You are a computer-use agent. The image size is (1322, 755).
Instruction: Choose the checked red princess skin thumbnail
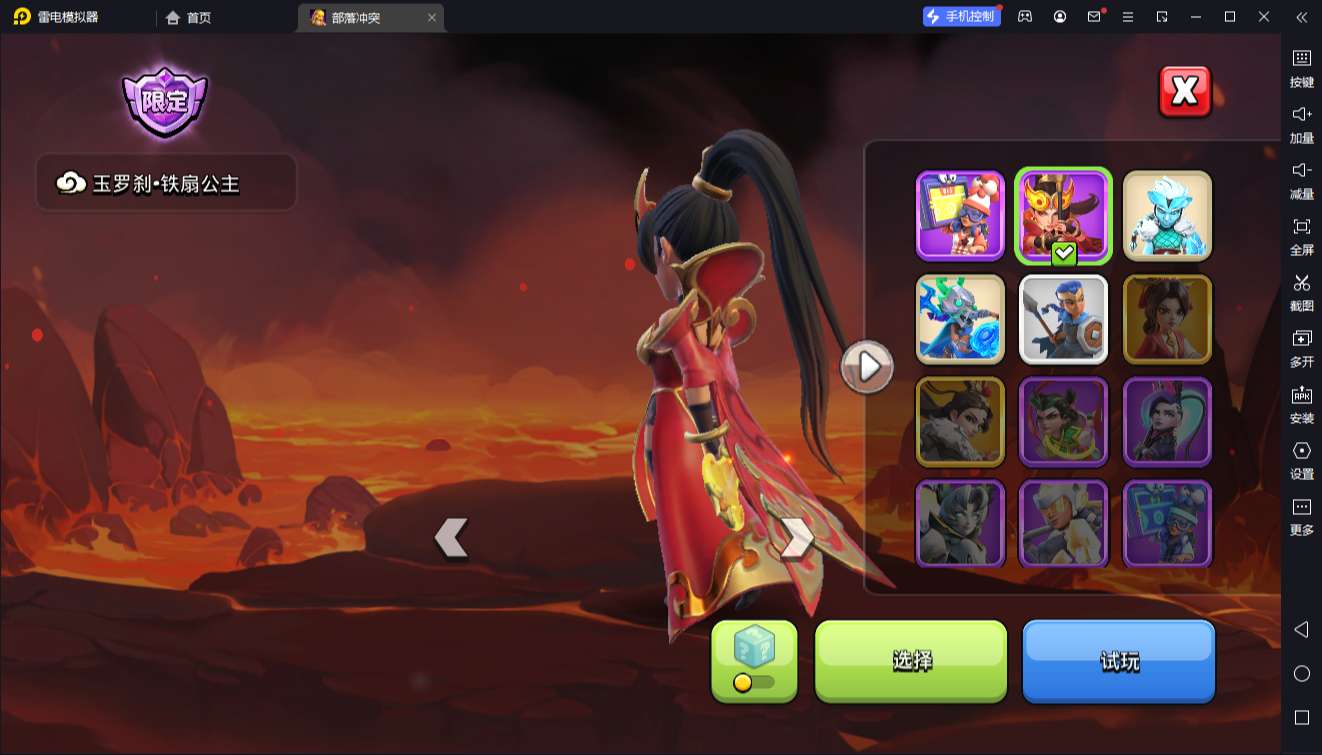[x=1064, y=215]
